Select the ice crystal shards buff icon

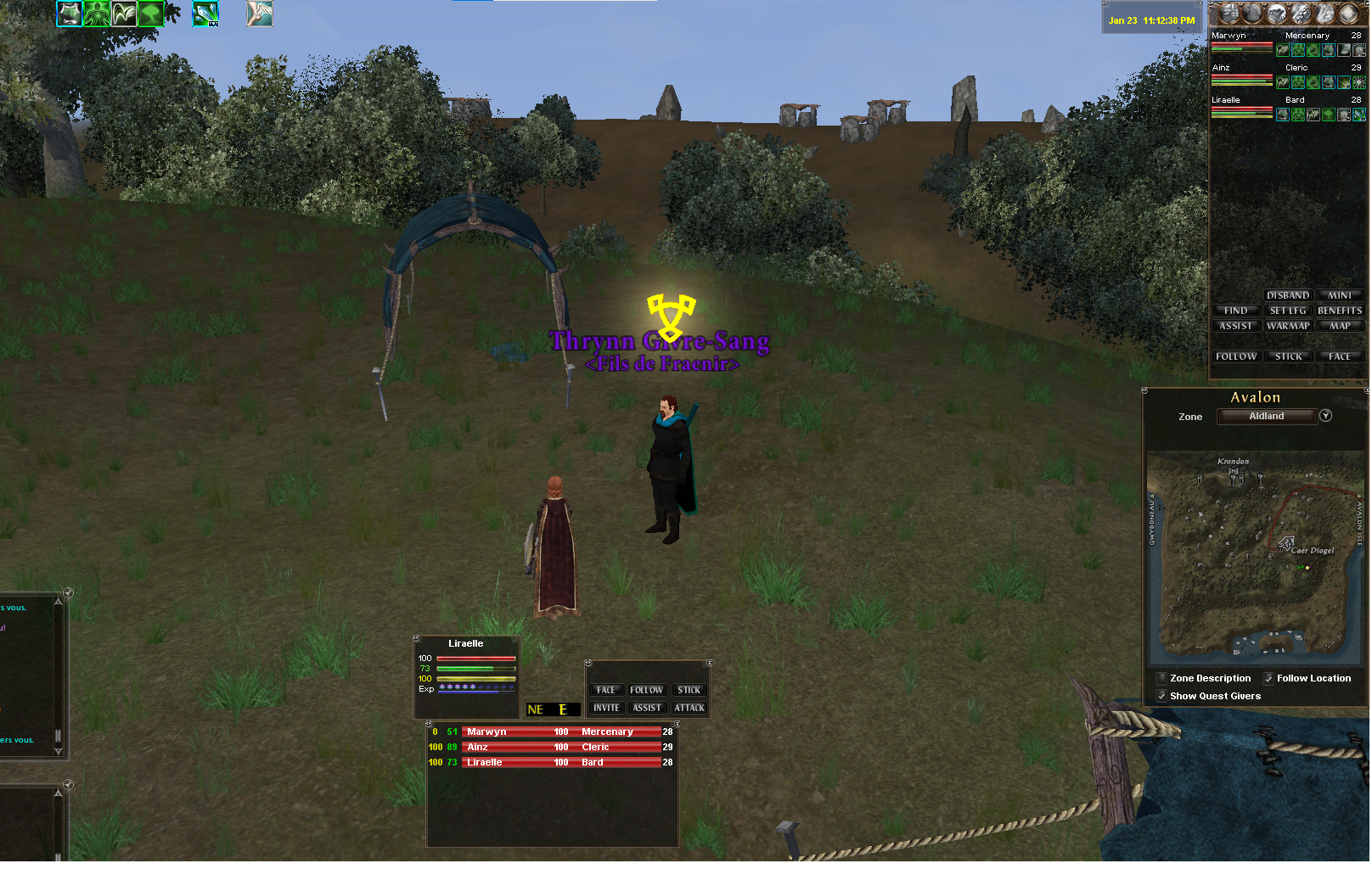[x=205, y=14]
